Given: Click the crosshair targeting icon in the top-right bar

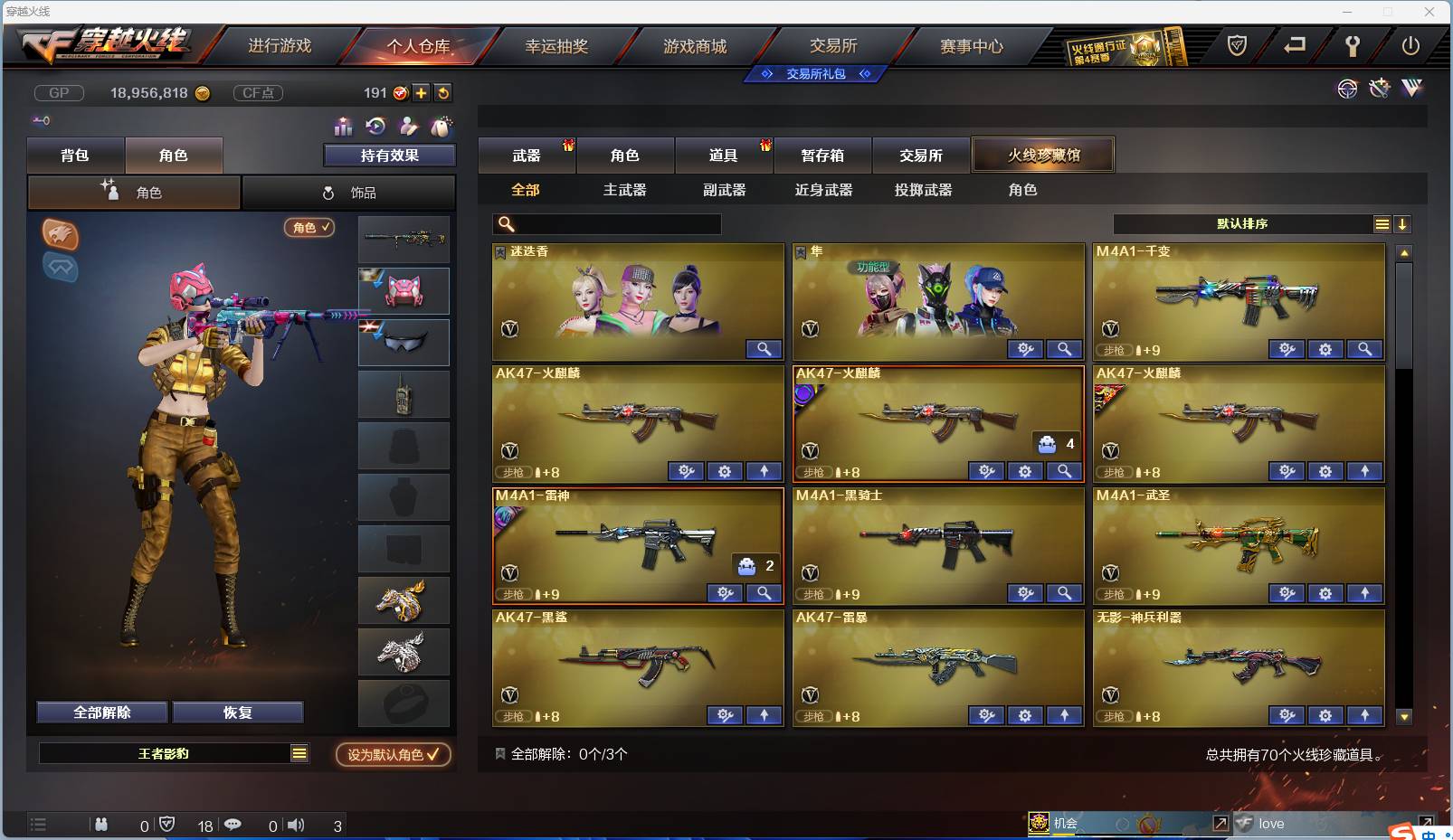Looking at the screenshot, I should tap(1347, 89).
